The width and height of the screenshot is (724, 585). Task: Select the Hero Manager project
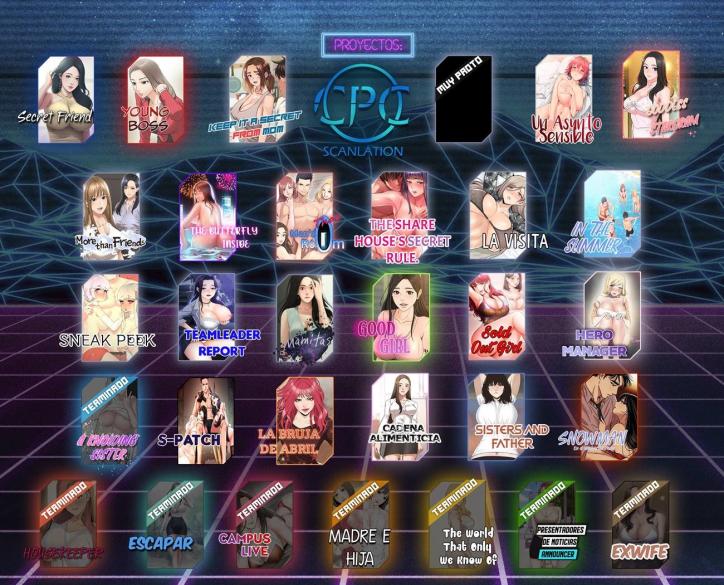click(612, 316)
